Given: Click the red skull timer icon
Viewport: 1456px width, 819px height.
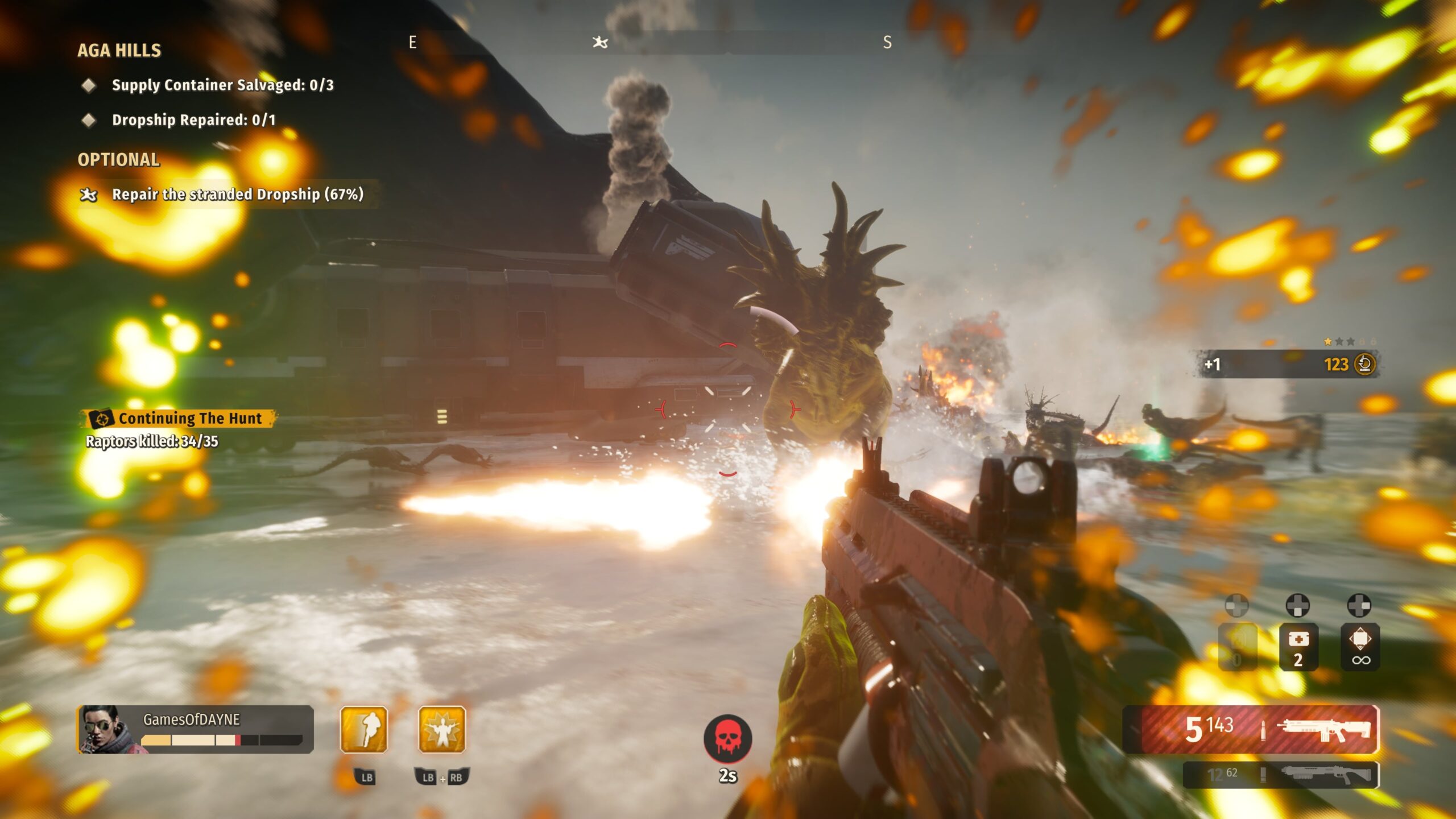Looking at the screenshot, I should click(728, 738).
